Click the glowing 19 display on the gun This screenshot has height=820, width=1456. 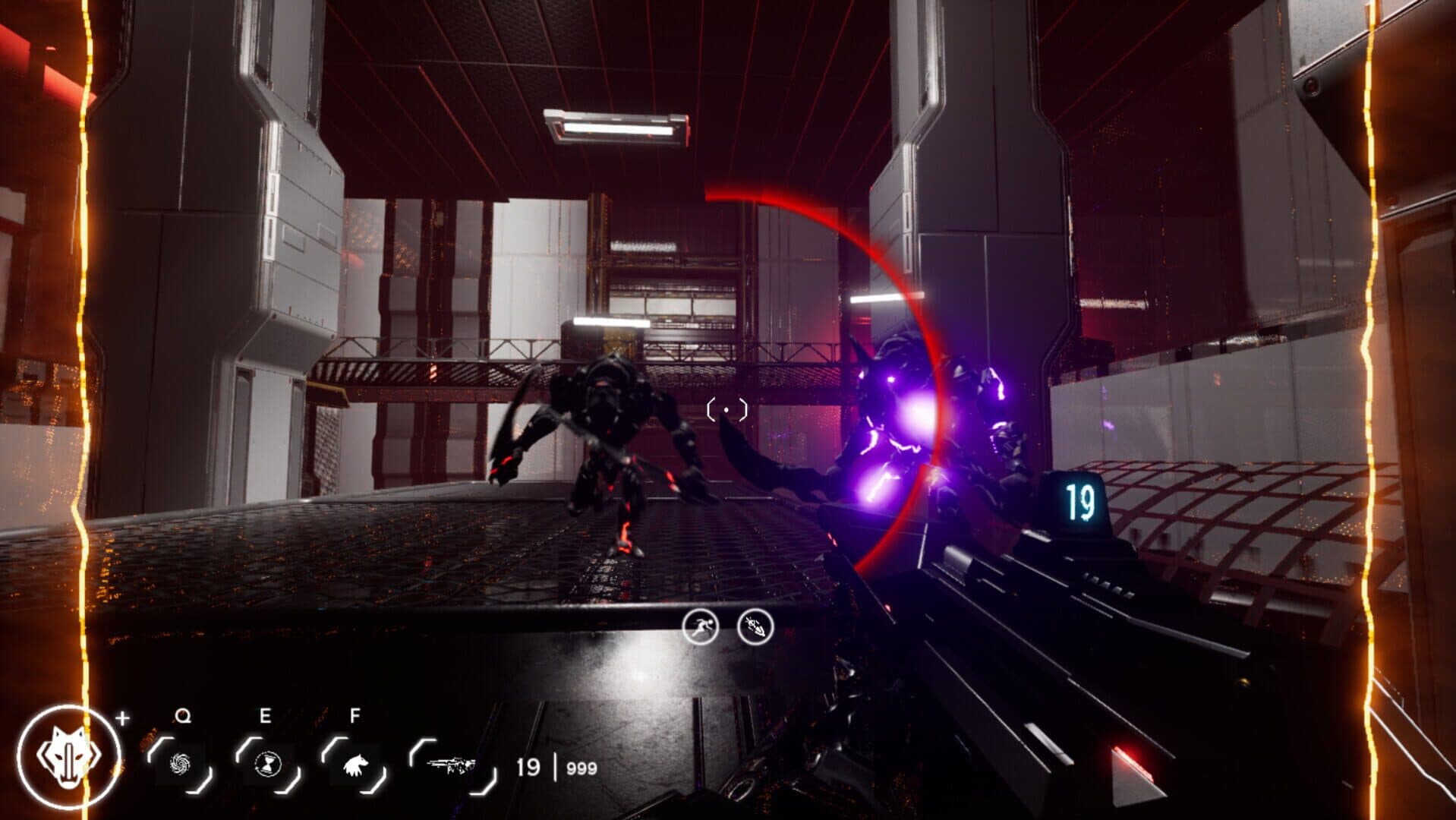coord(1082,500)
